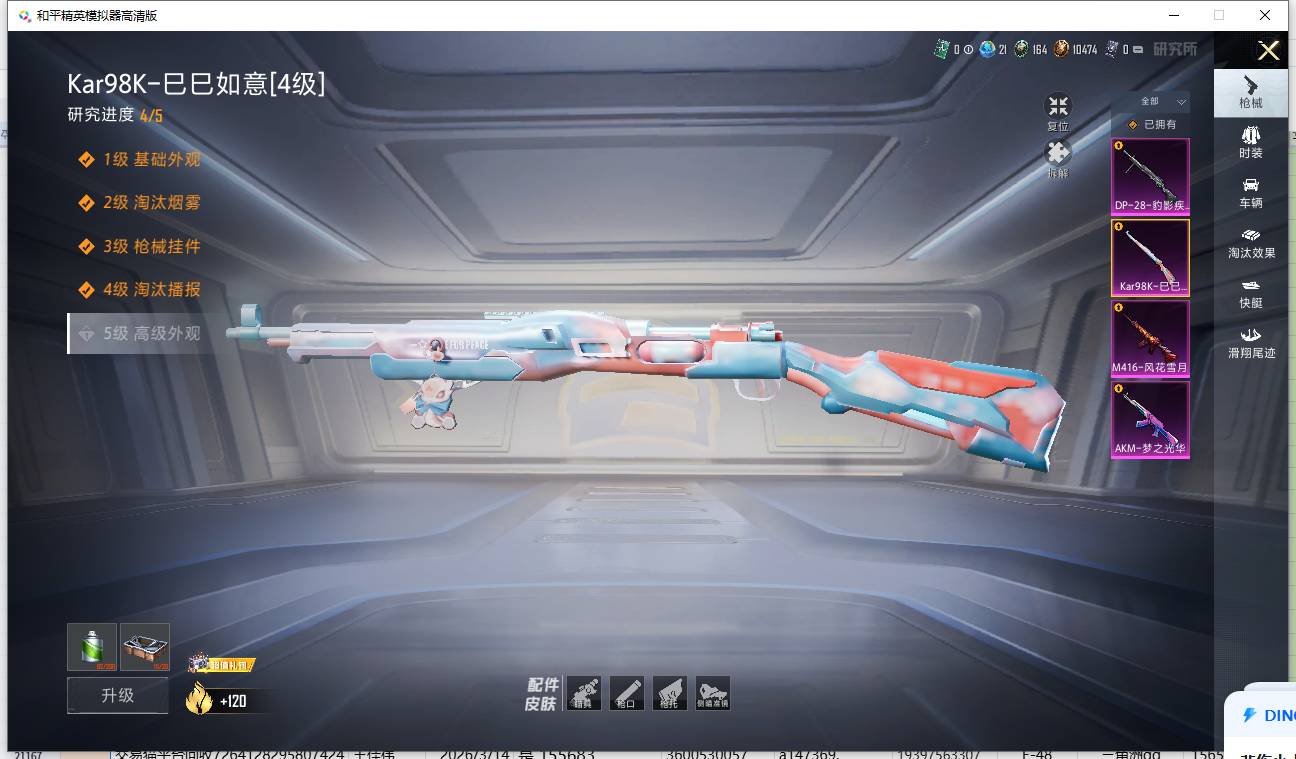Click the 升级 (upgrade) button
This screenshot has height=759, width=1296.
[118, 696]
